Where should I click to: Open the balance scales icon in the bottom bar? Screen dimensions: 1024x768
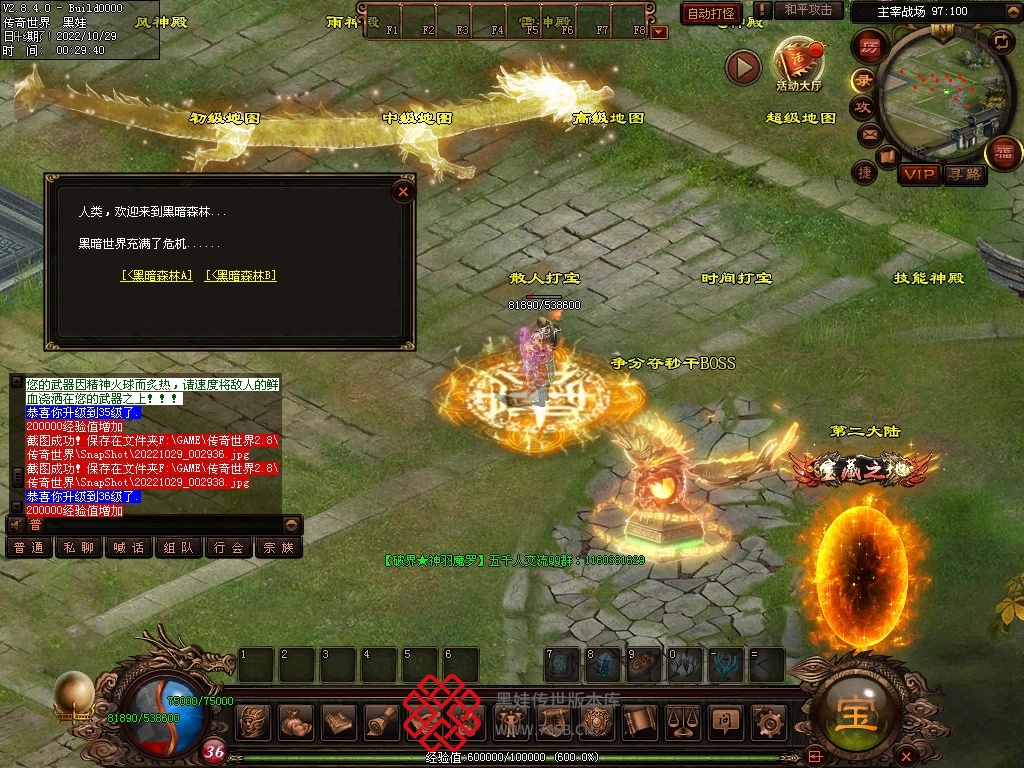682,720
